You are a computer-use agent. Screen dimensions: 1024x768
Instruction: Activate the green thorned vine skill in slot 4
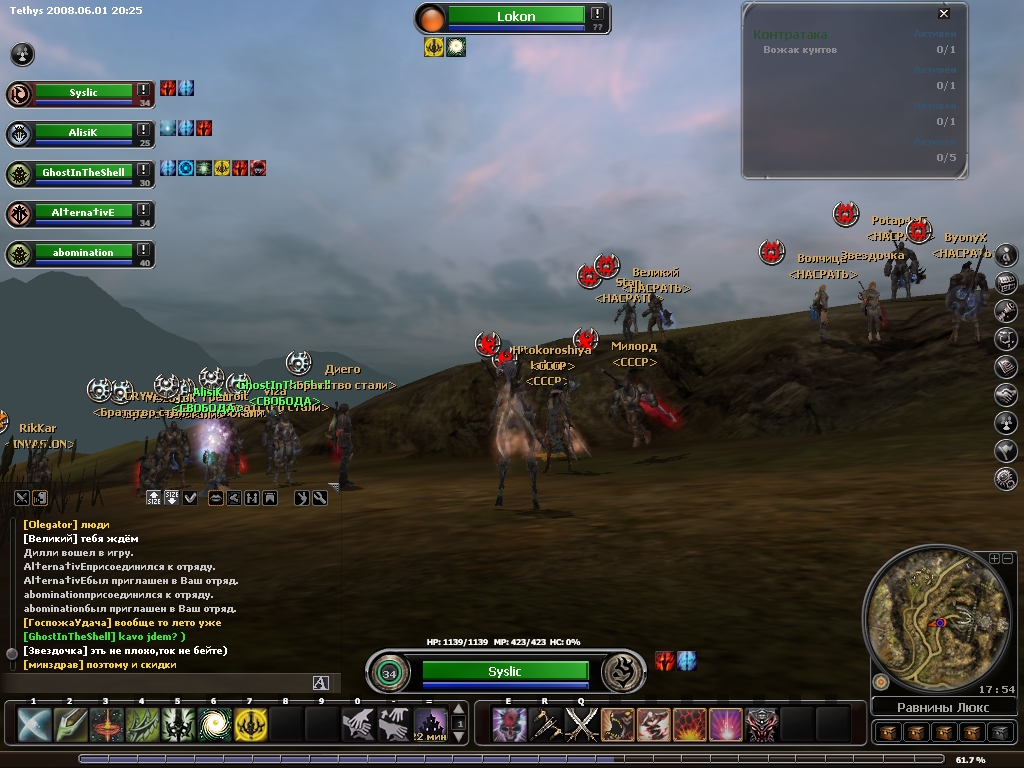click(142, 724)
